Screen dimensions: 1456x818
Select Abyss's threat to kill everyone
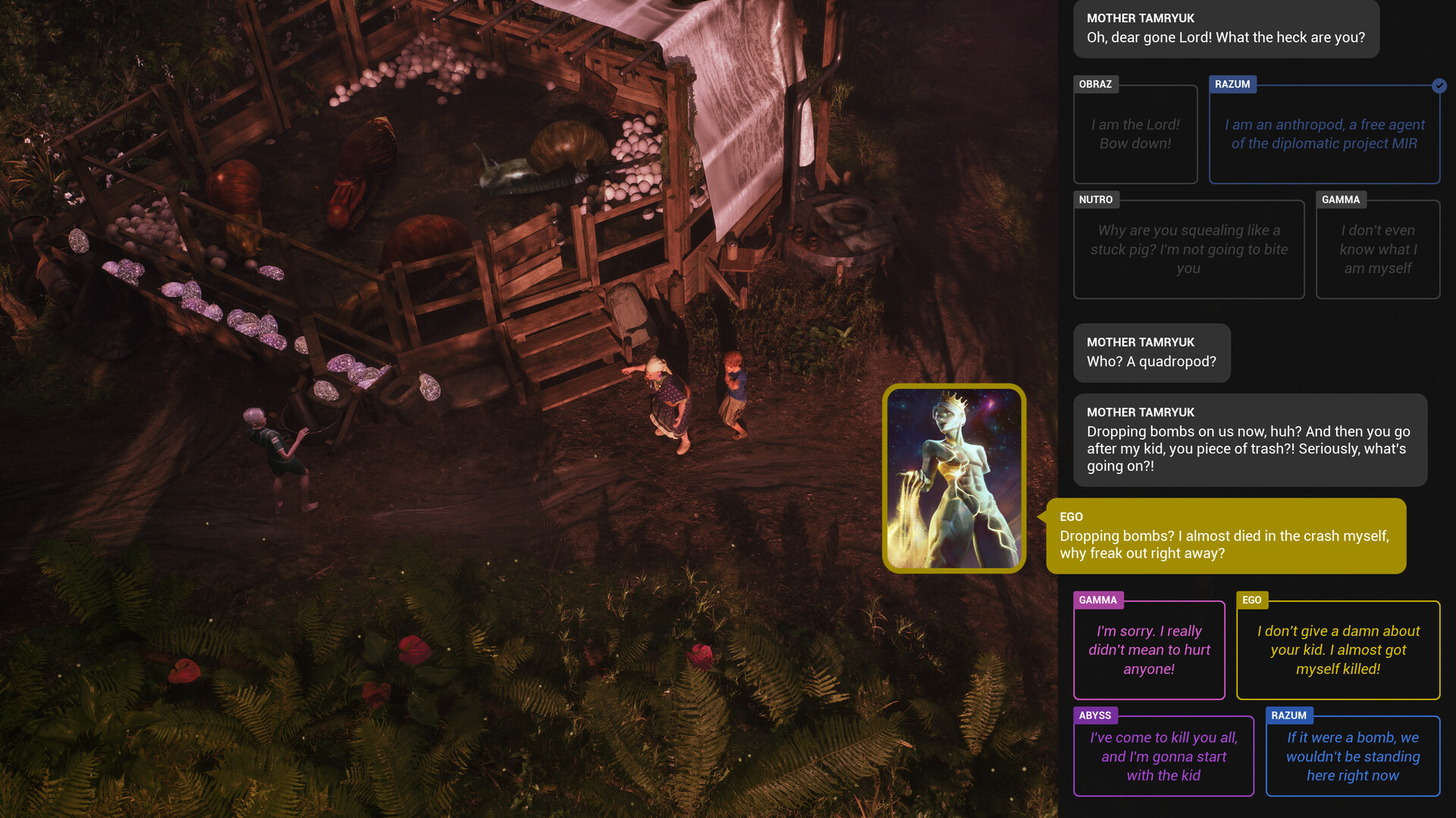click(x=1163, y=756)
